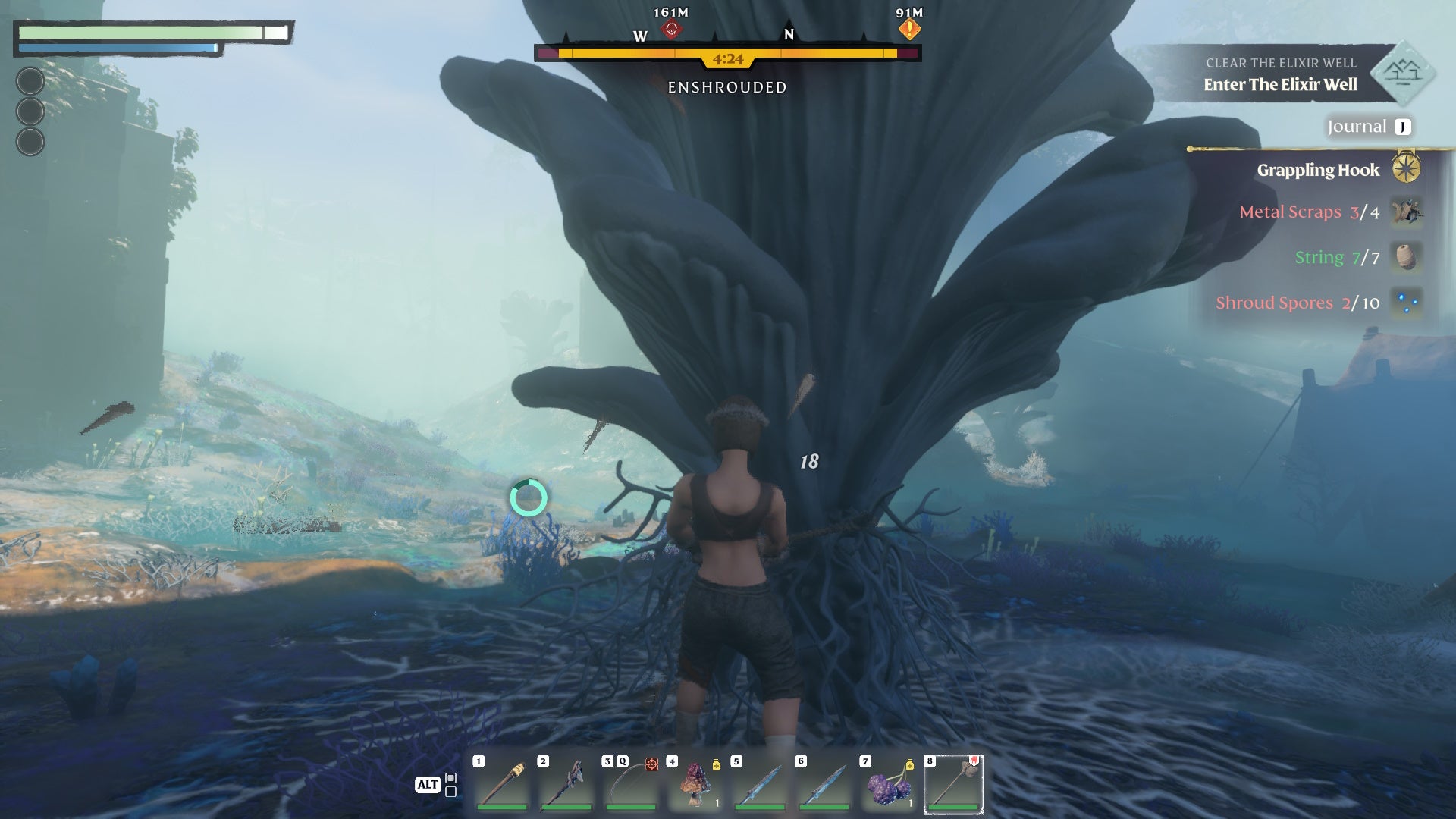Select the highlighted axe in slot 8
Image resolution: width=1456 pixels, height=819 pixels.
pyautogui.click(x=953, y=783)
